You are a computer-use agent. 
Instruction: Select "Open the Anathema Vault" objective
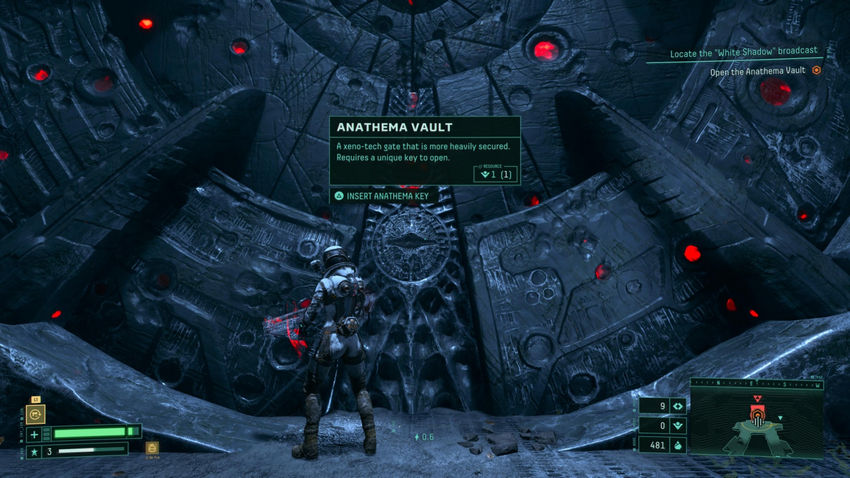click(x=758, y=71)
